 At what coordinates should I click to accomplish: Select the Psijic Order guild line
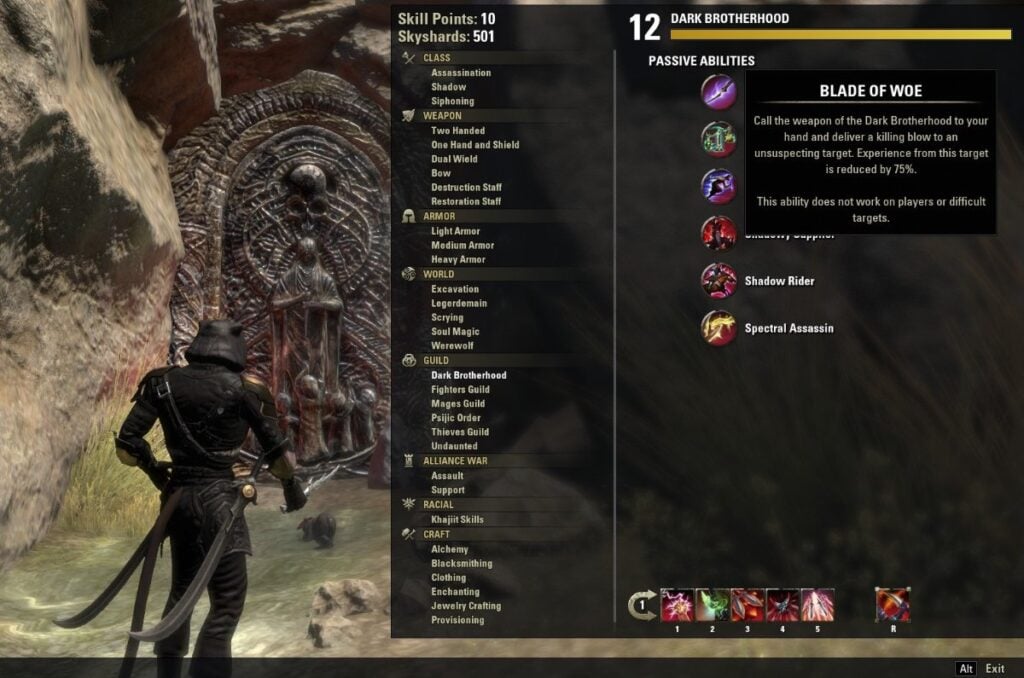point(455,418)
